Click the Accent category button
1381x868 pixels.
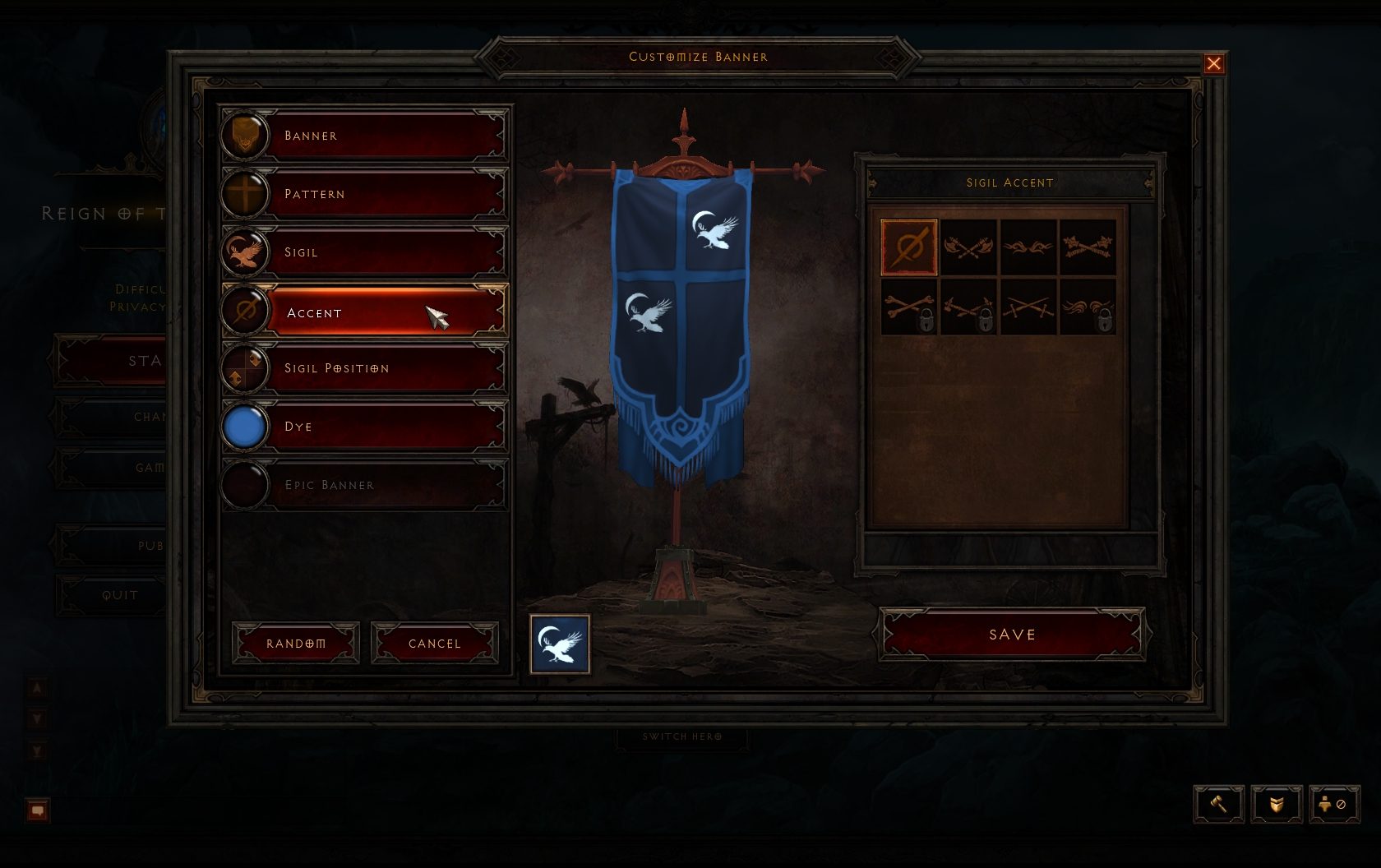coord(363,312)
